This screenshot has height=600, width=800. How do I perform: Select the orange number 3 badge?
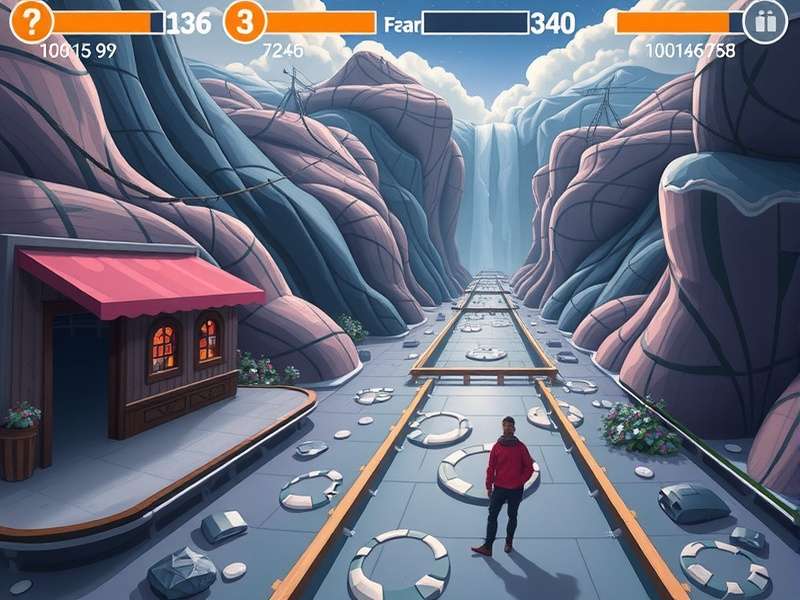click(244, 21)
